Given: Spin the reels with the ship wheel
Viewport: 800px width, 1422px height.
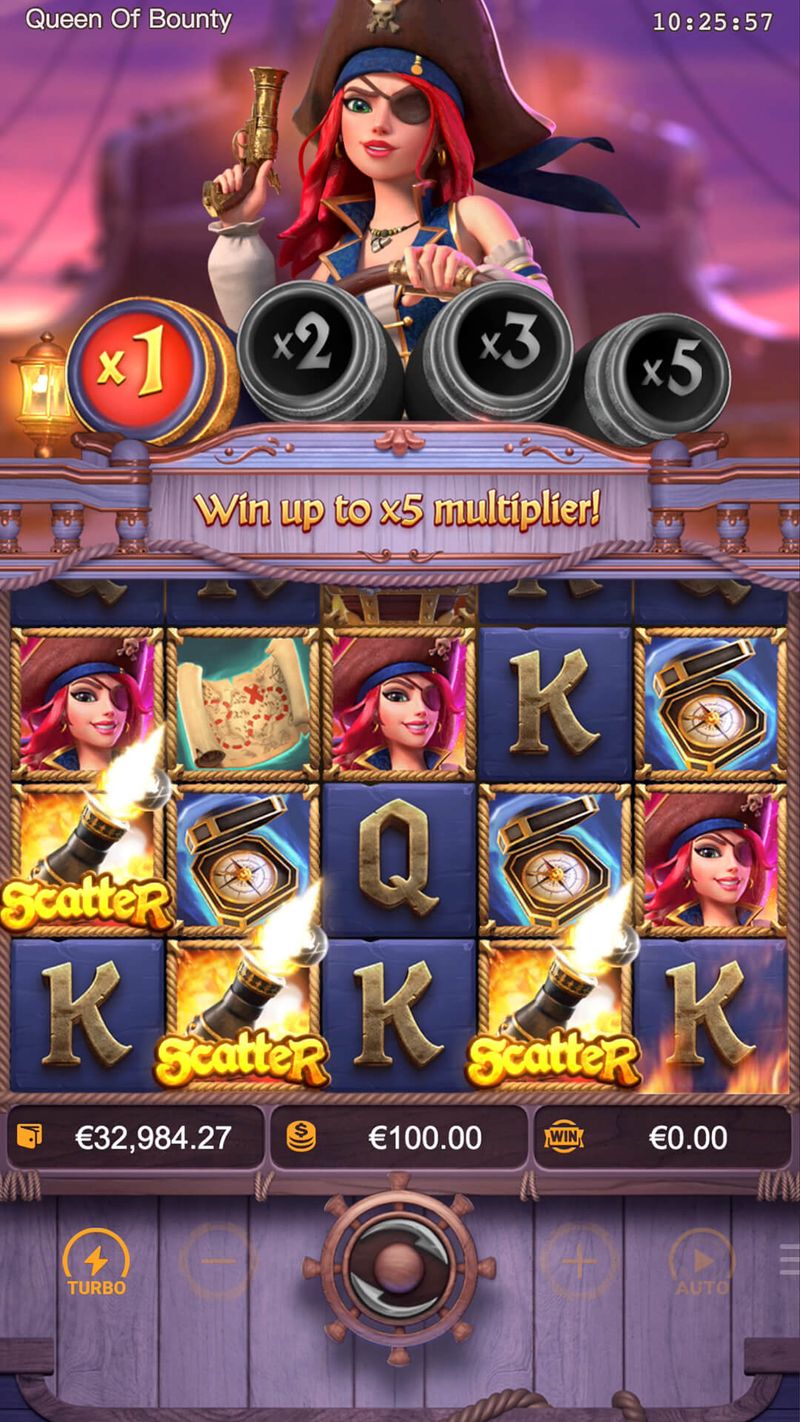Looking at the screenshot, I should click(399, 1266).
